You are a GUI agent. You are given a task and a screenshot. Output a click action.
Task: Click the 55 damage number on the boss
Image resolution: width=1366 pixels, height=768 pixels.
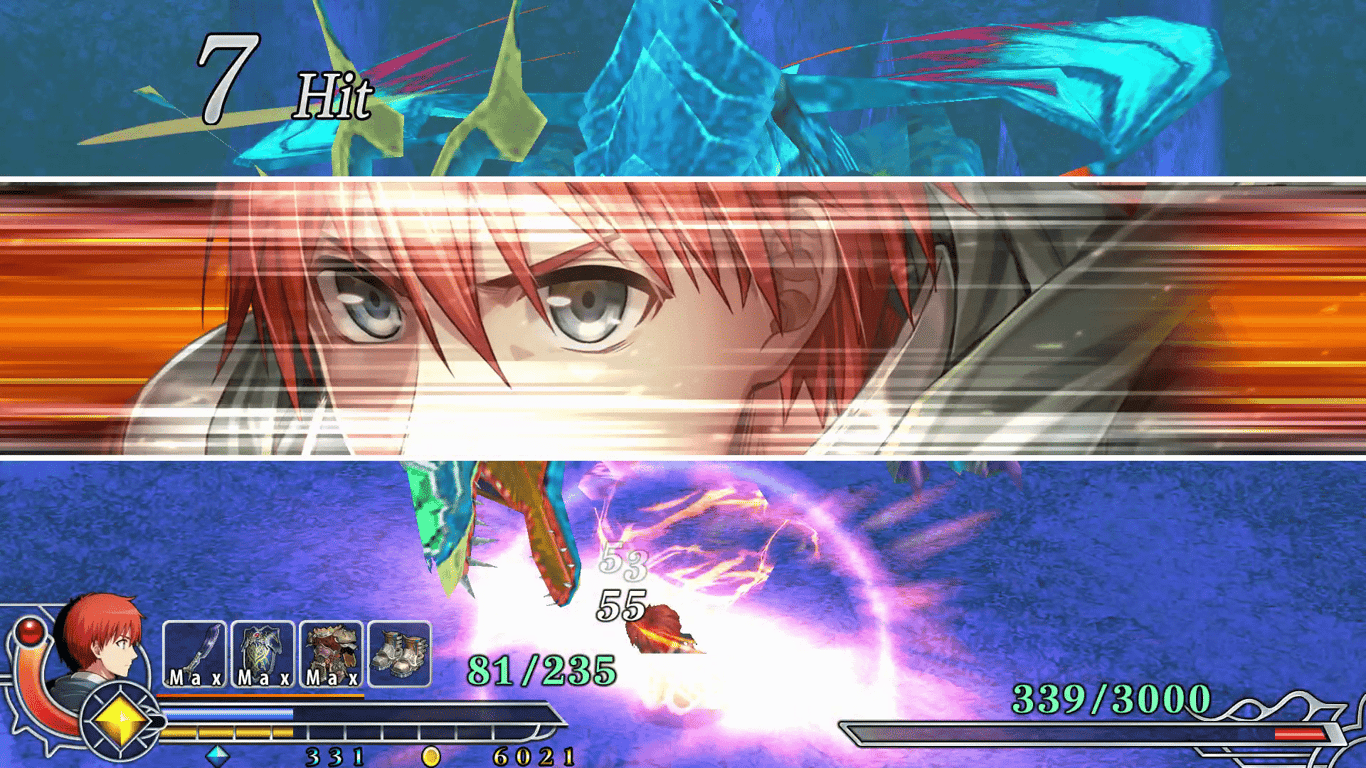pyautogui.click(x=622, y=604)
